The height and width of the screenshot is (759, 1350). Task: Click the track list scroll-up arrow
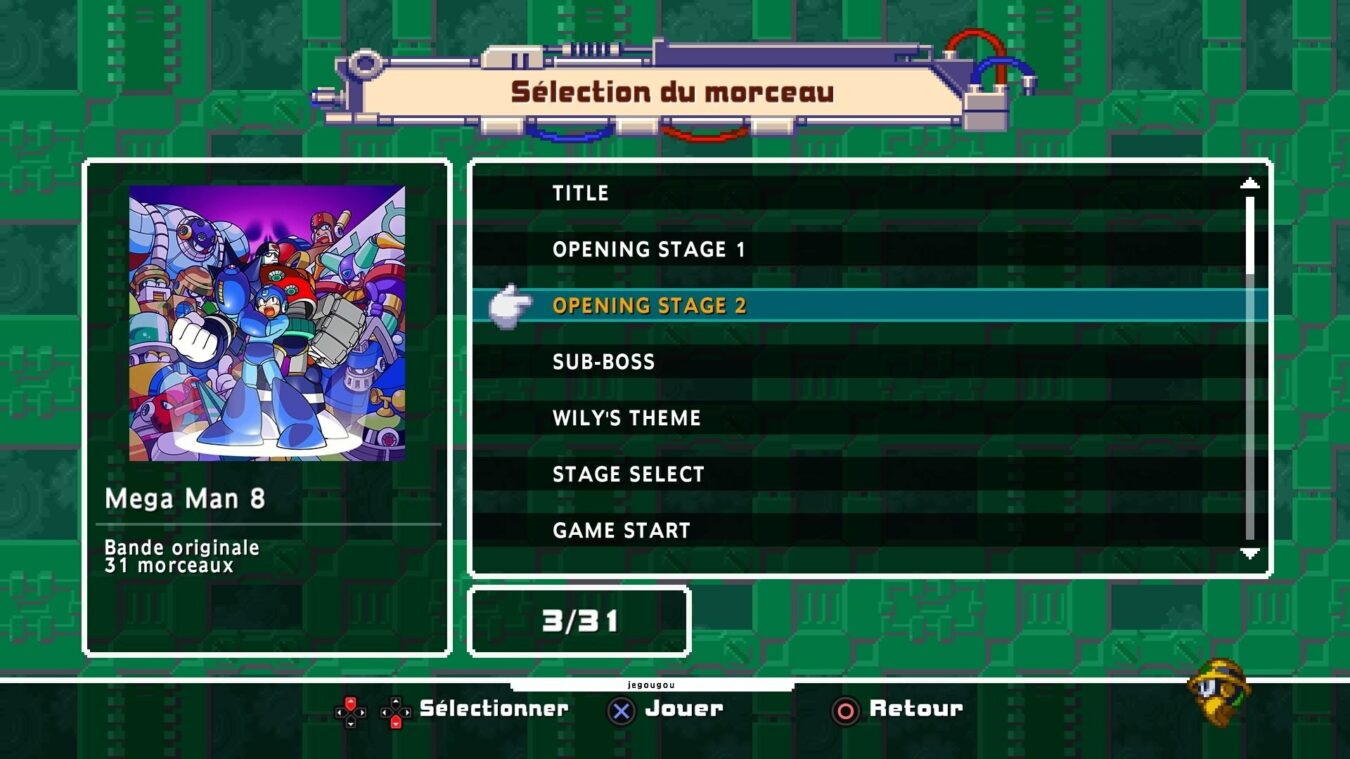coord(1249,183)
